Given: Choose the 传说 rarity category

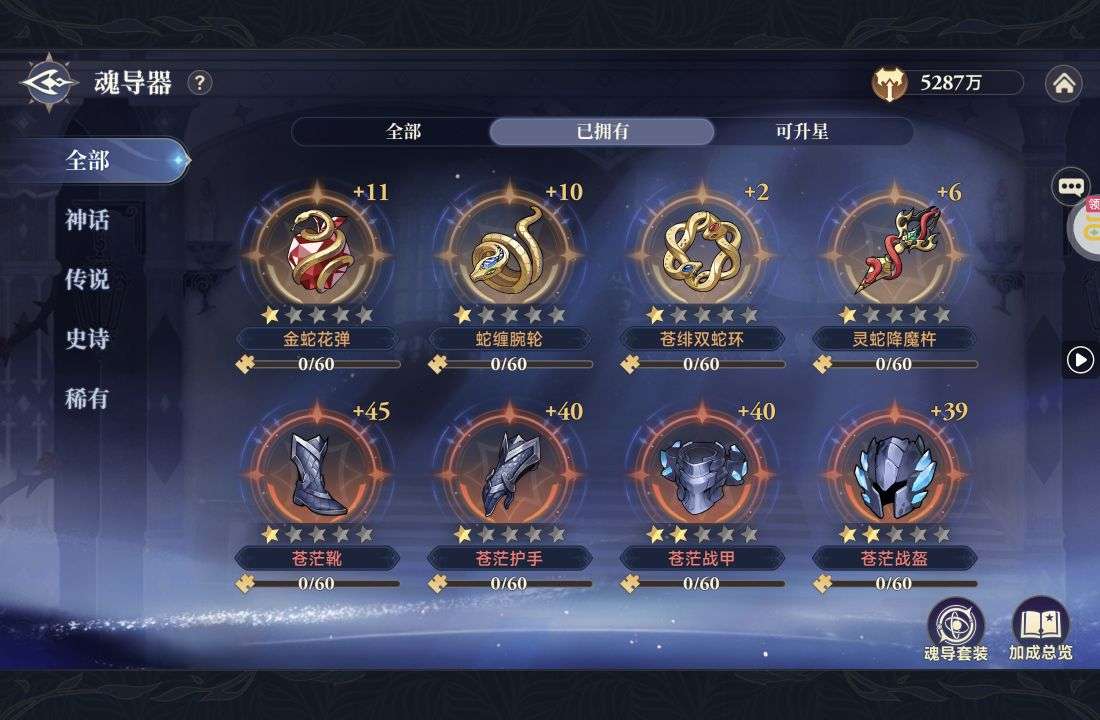Looking at the screenshot, I should point(88,280).
